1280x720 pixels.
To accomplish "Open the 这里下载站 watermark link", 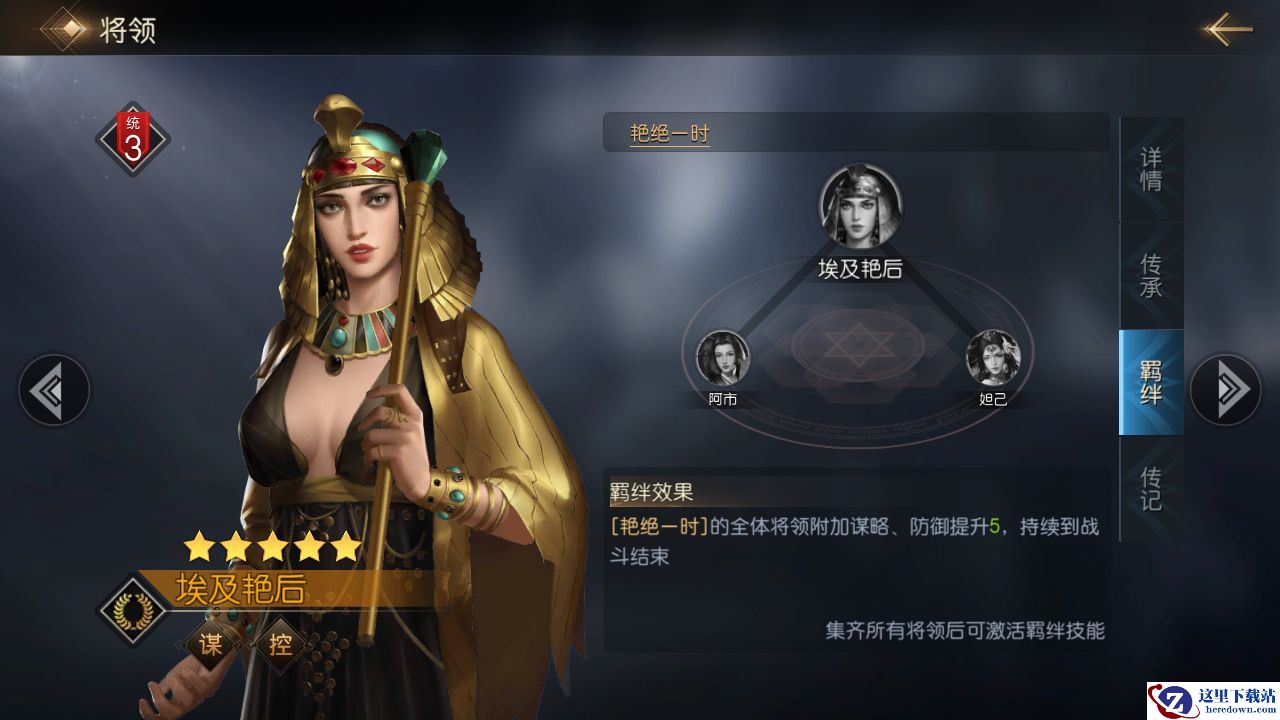I will click(x=1212, y=699).
